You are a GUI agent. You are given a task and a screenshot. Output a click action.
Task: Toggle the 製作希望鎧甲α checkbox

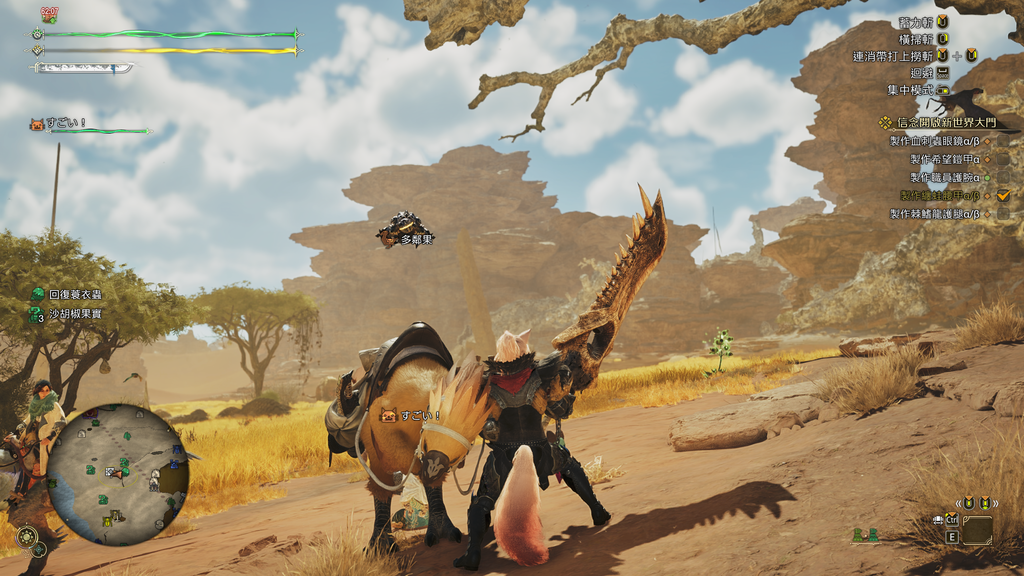pyautogui.click(x=1003, y=159)
